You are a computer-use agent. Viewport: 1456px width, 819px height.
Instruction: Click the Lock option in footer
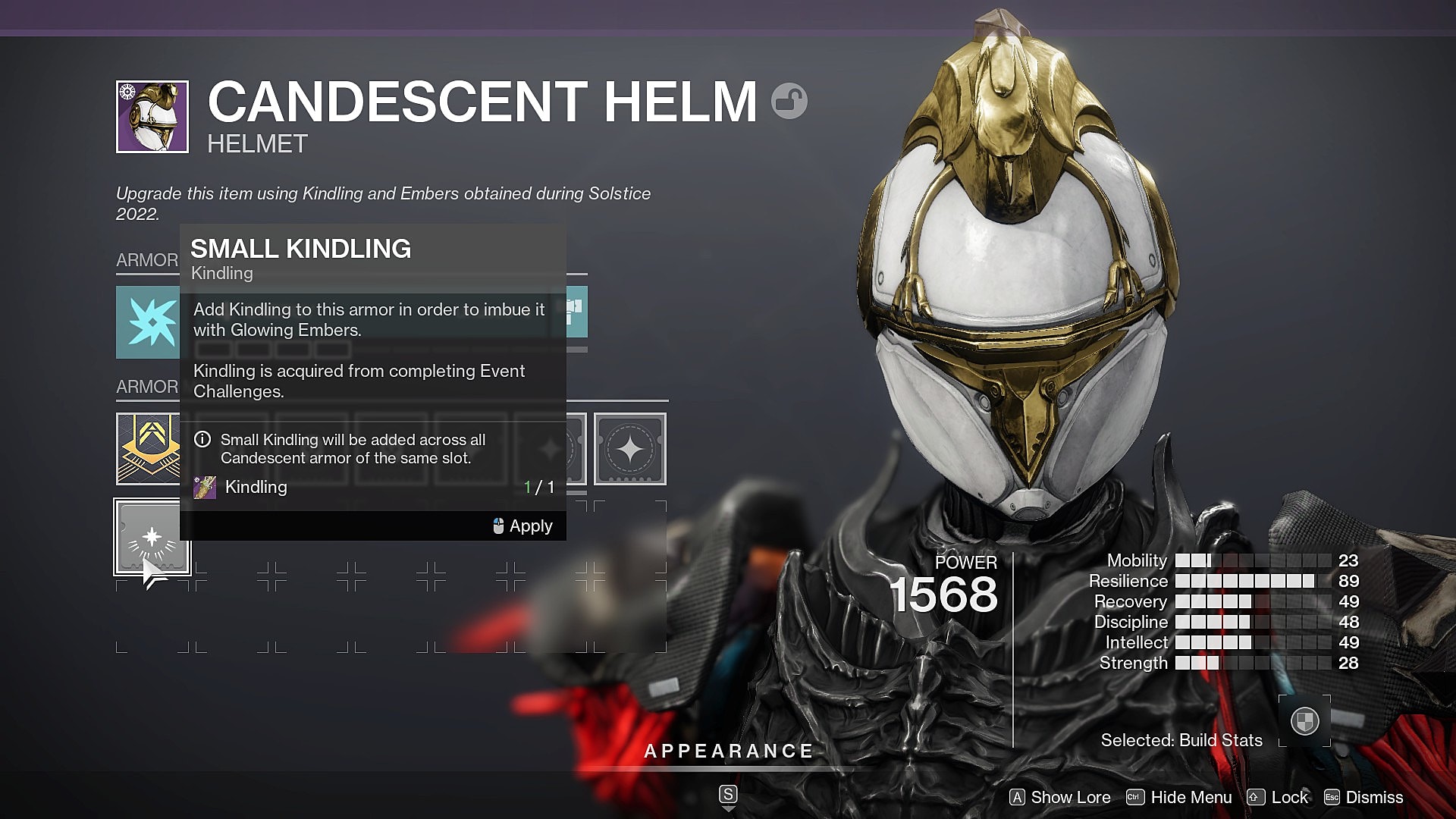click(x=1279, y=798)
